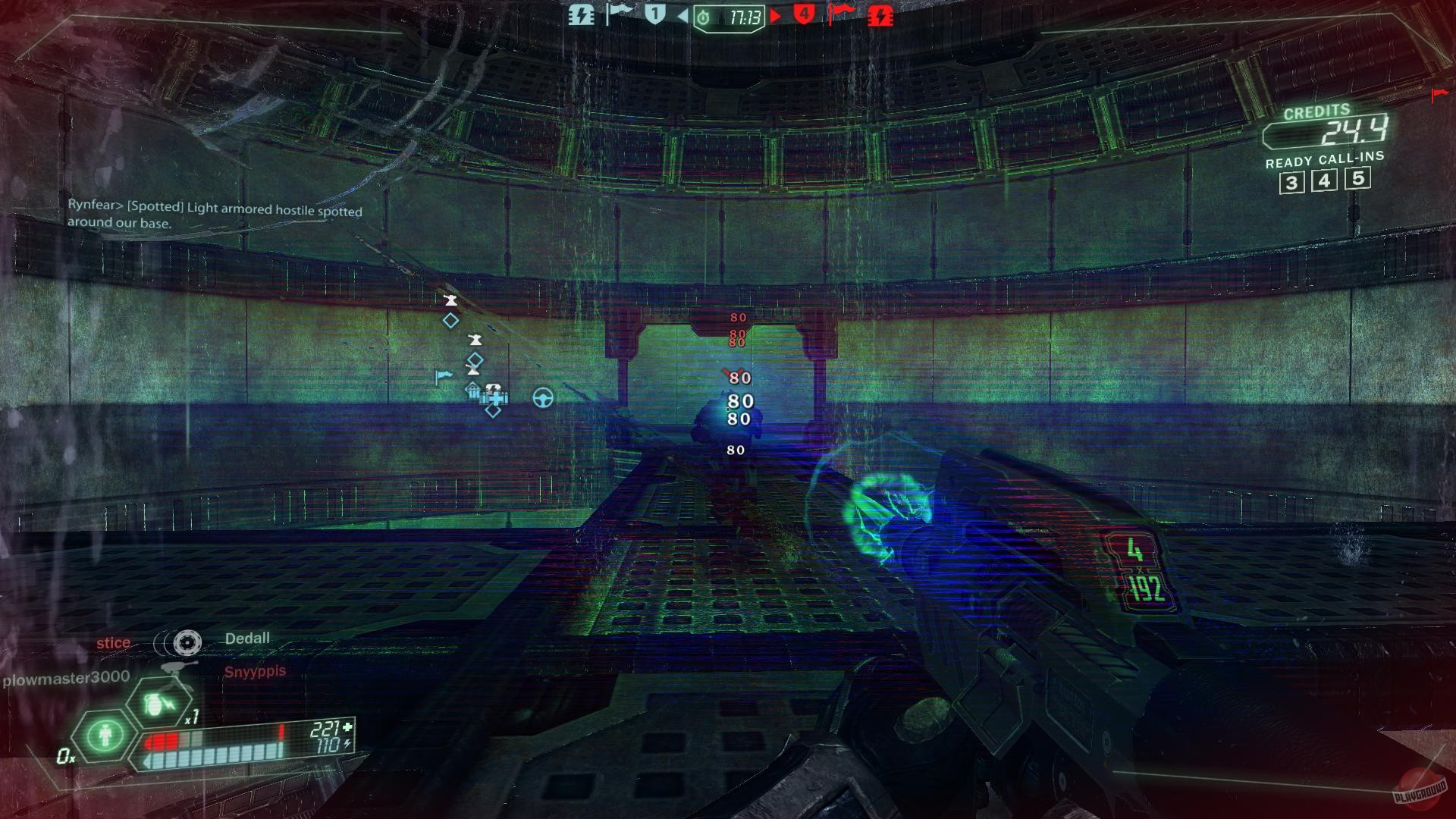
Task: Click the vehicle station steering wheel marker
Action: 543,399
